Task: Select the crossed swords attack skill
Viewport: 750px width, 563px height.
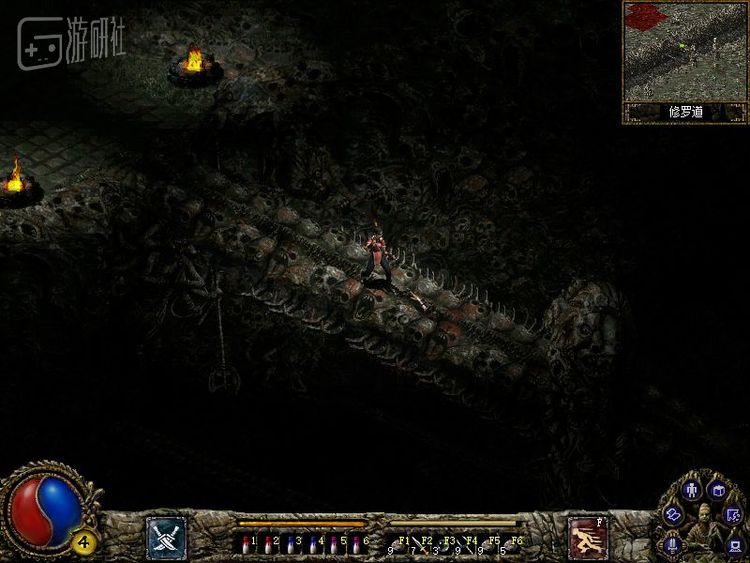Action: [166, 536]
